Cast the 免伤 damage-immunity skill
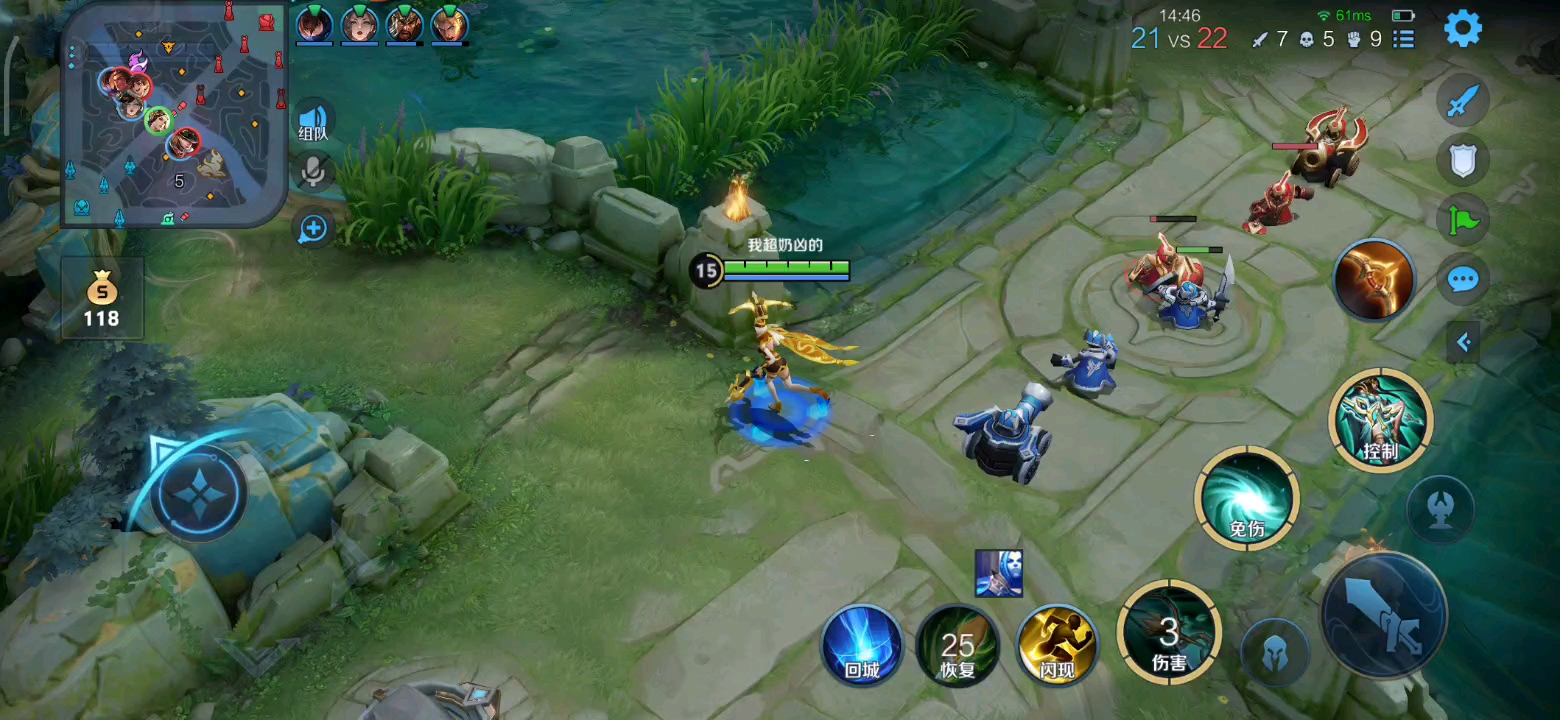 tap(1246, 498)
